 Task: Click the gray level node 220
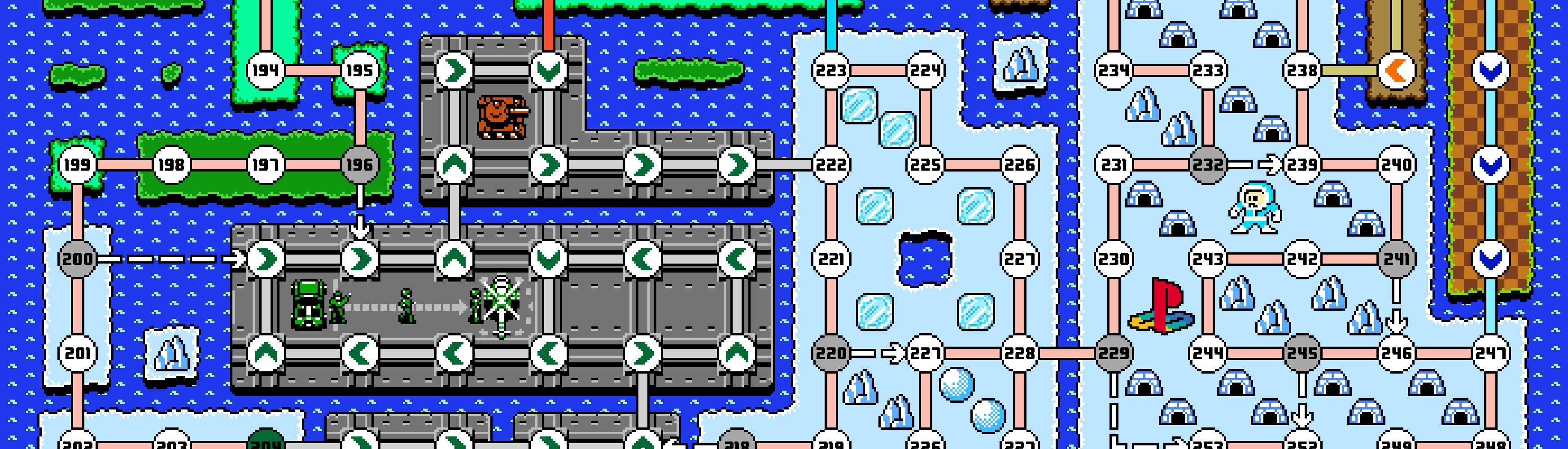coord(831,353)
